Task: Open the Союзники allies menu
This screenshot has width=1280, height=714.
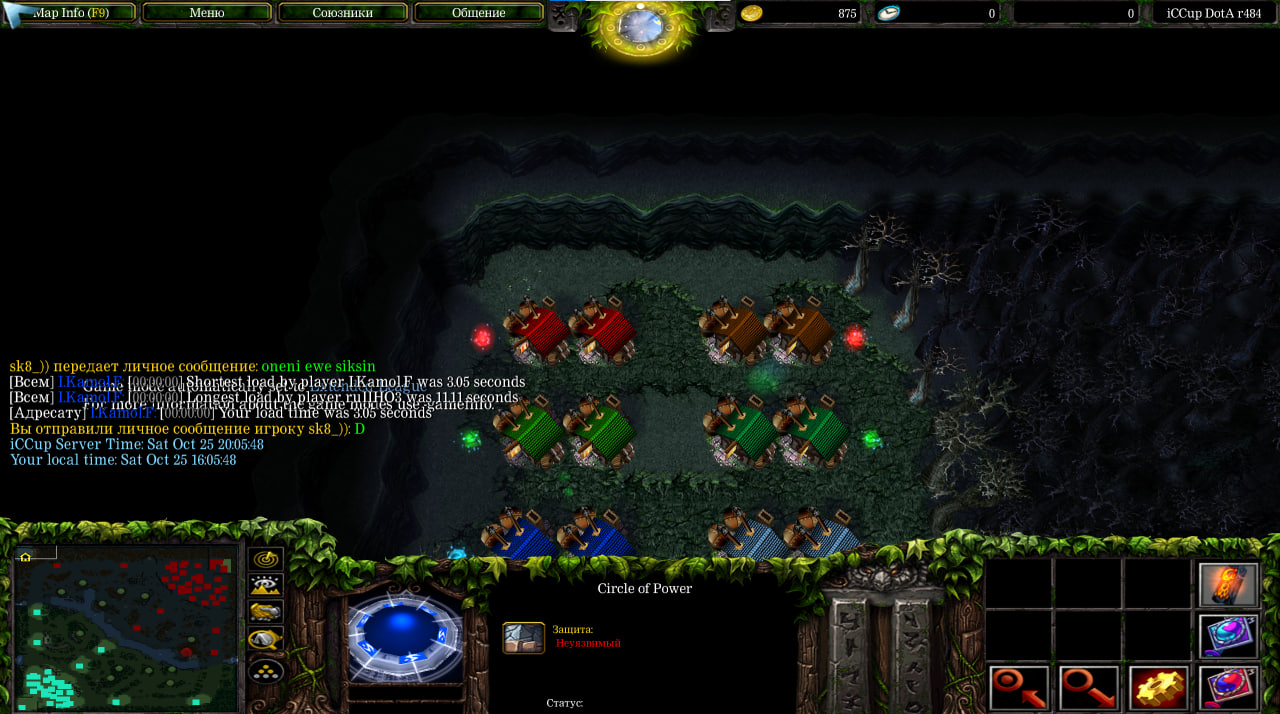Action: coord(343,13)
